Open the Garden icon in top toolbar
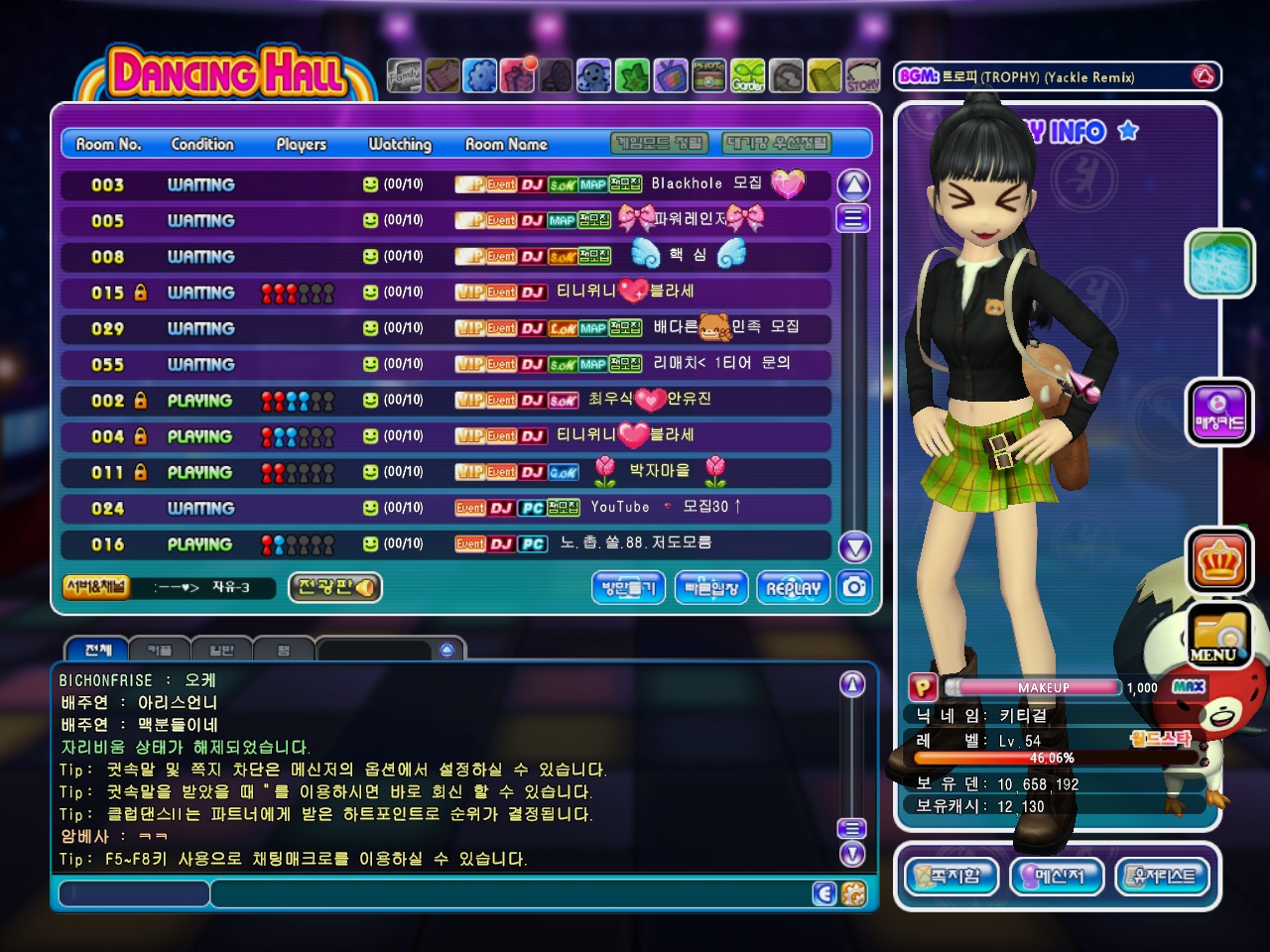The image size is (1270, 952). [748, 75]
